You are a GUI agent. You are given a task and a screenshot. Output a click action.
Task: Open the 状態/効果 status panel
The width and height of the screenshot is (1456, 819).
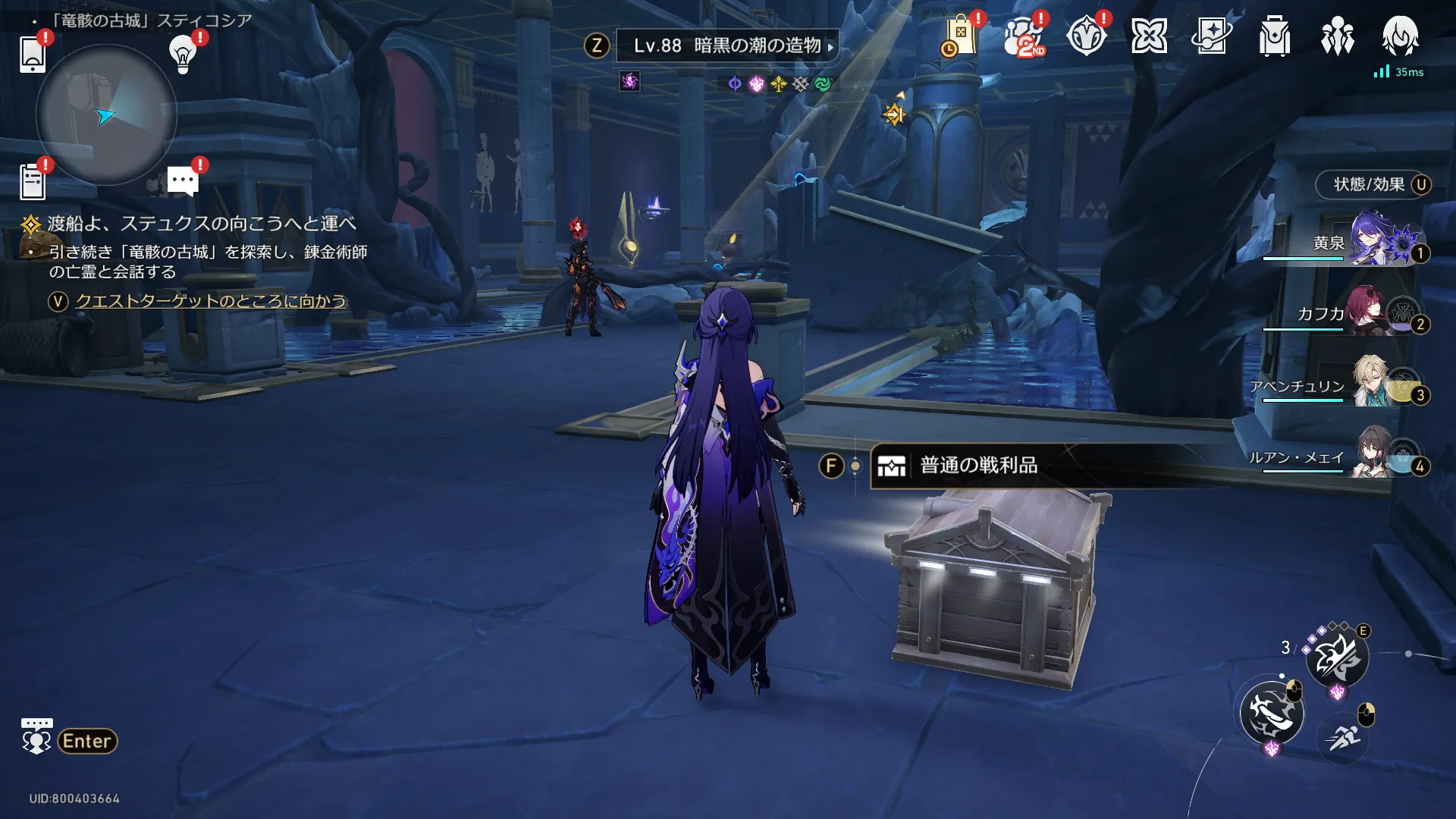pos(1373,185)
